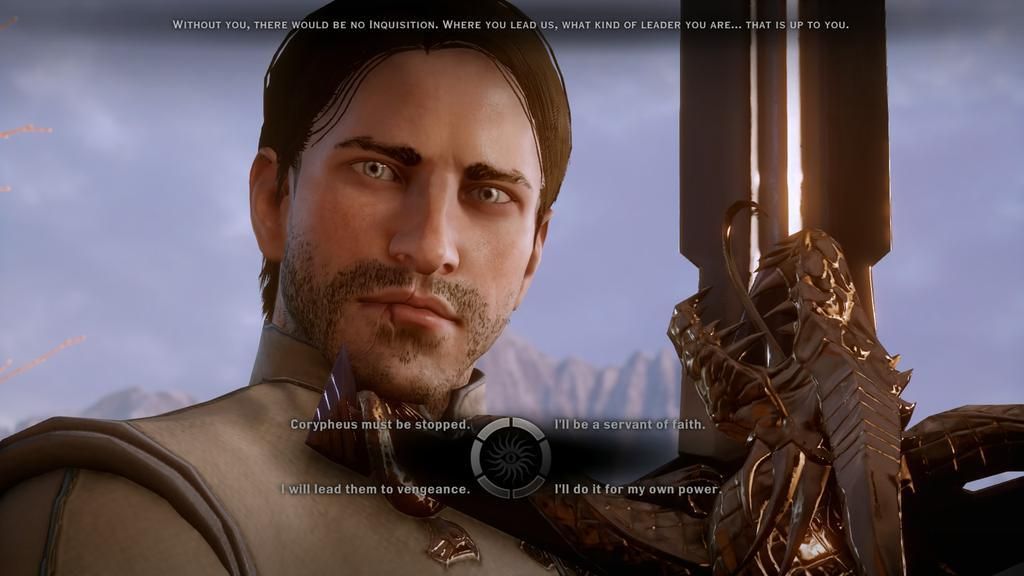Answer "I'll do it for my own power."

[637, 489]
